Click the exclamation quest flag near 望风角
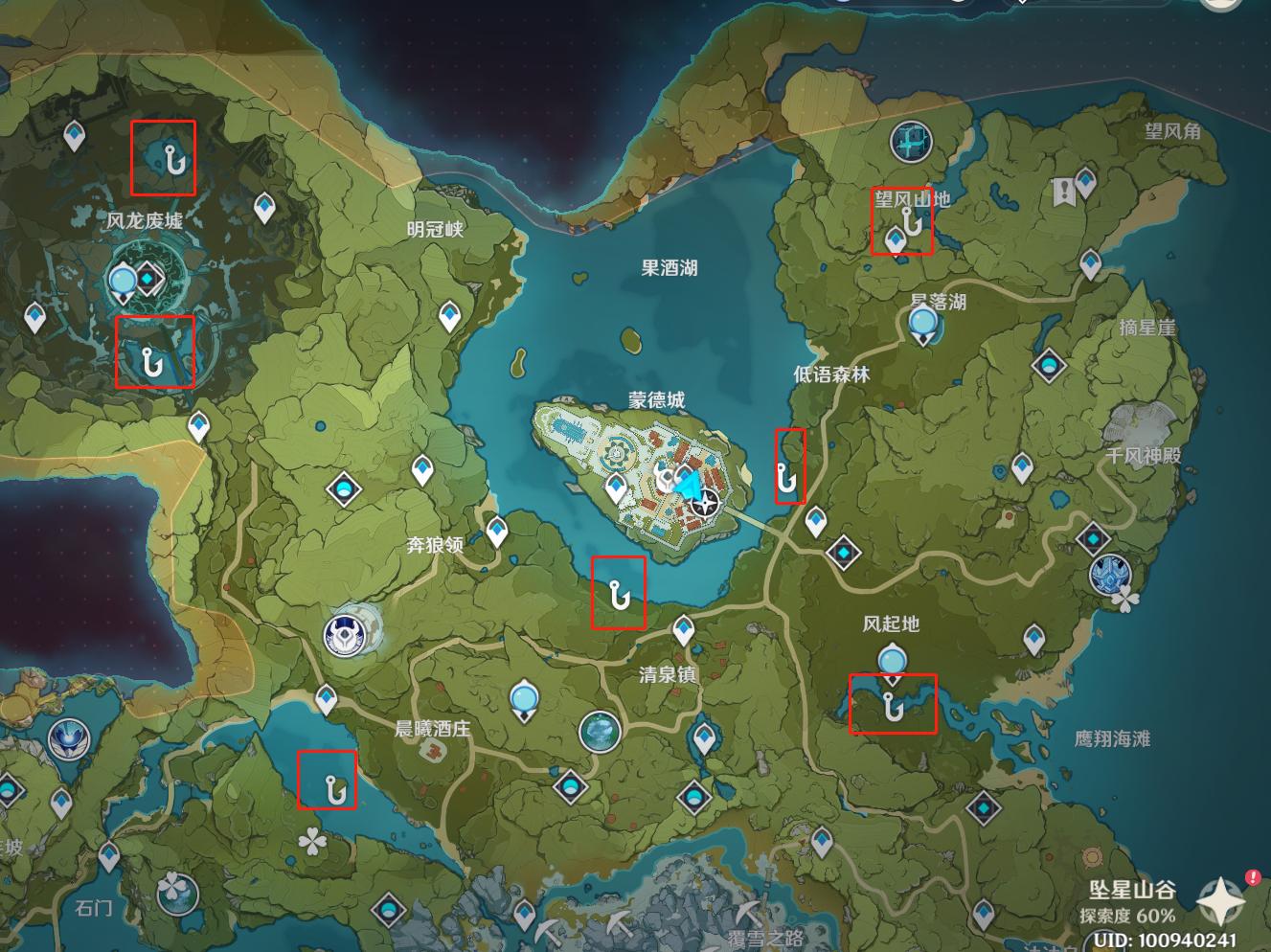 click(x=1063, y=192)
